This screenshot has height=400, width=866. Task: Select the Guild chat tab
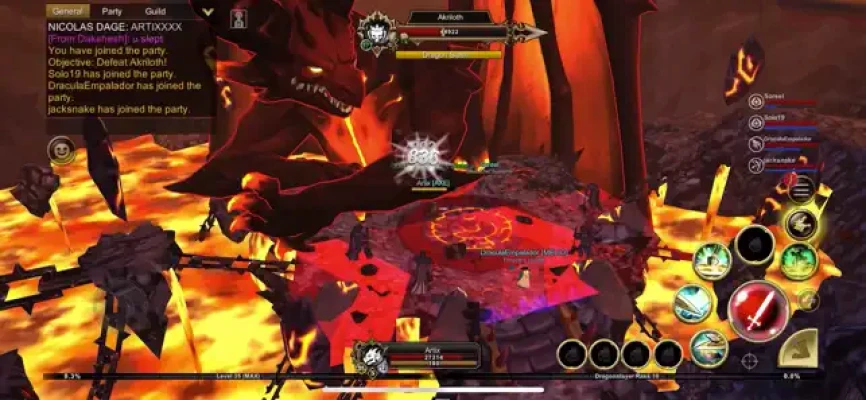pyautogui.click(x=156, y=11)
